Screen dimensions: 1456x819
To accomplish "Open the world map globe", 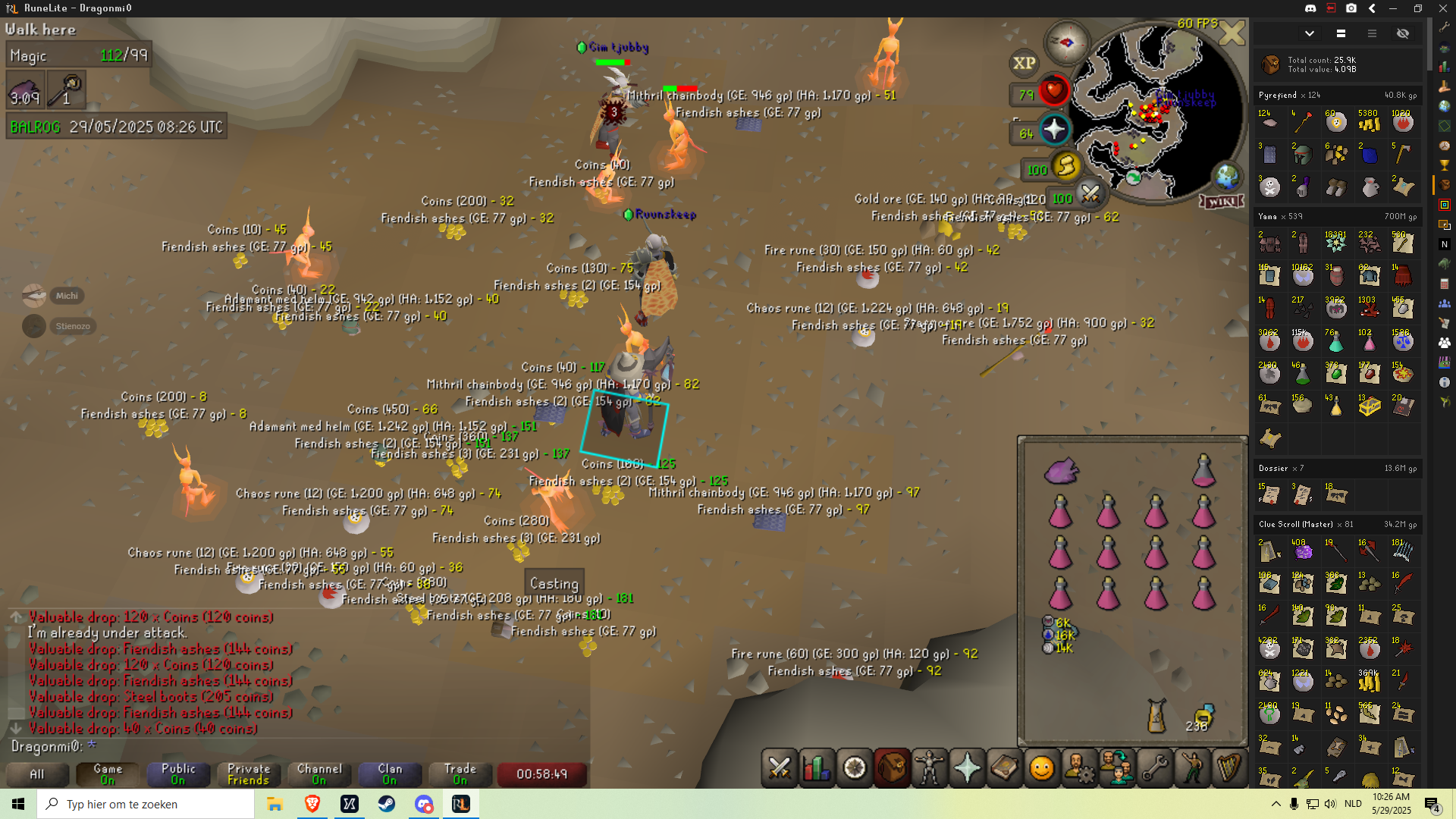I will (1226, 177).
